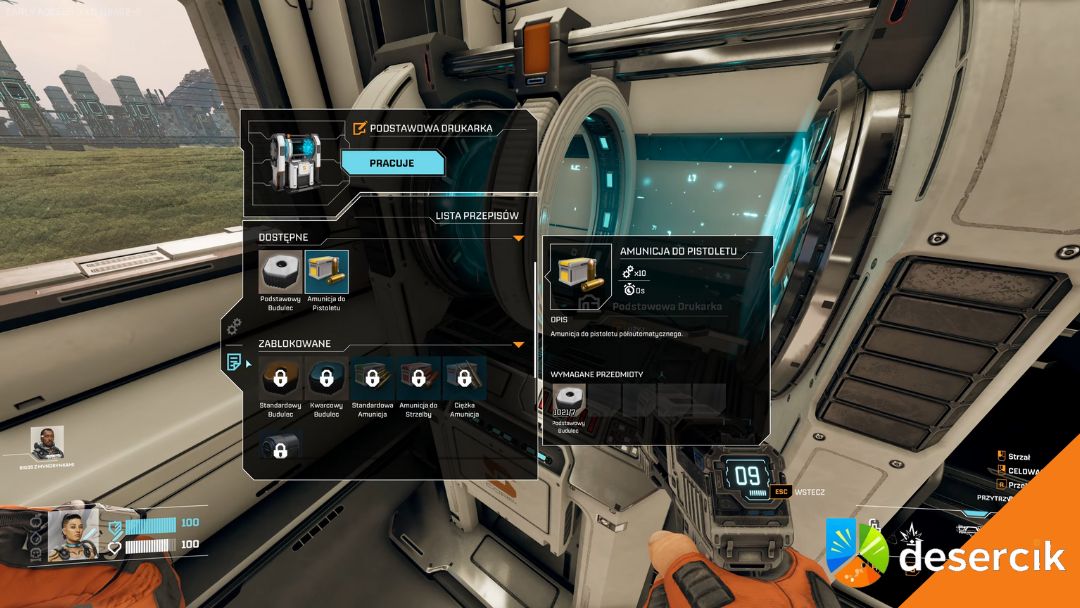Switch to the recipe list side tab

tap(234, 361)
